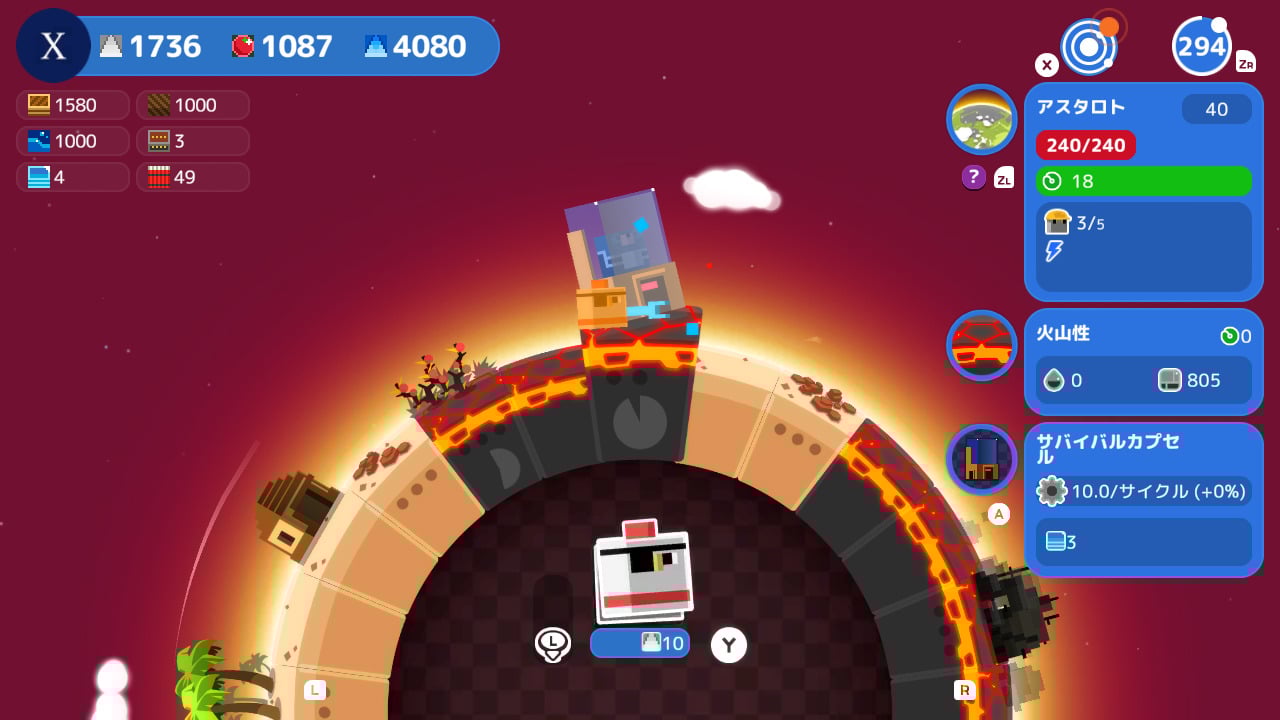Click the apple food icon showing 1087
Image resolution: width=1280 pixels, height=720 pixels.
tap(243, 45)
